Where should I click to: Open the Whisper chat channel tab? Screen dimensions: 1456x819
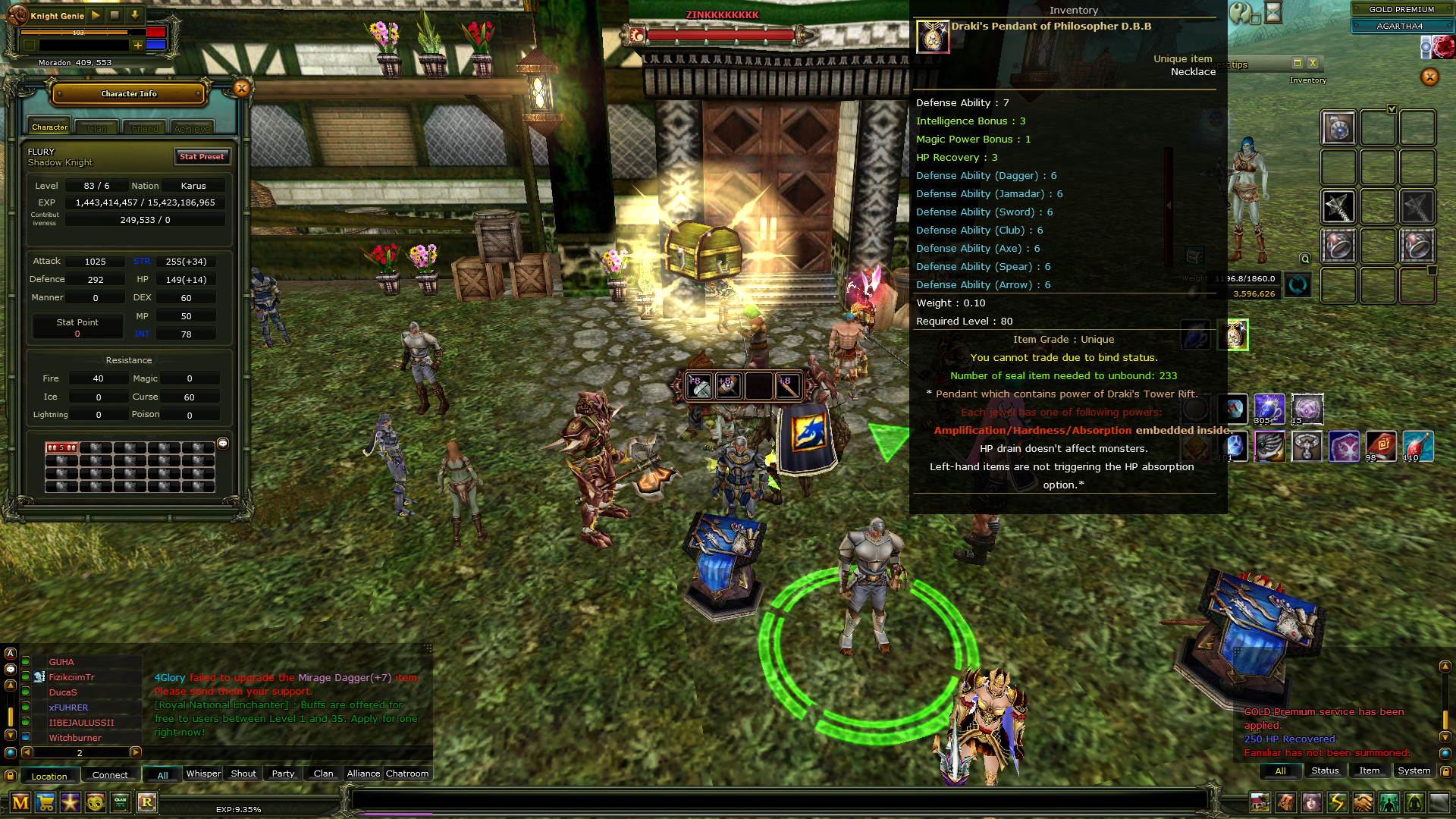[202, 773]
